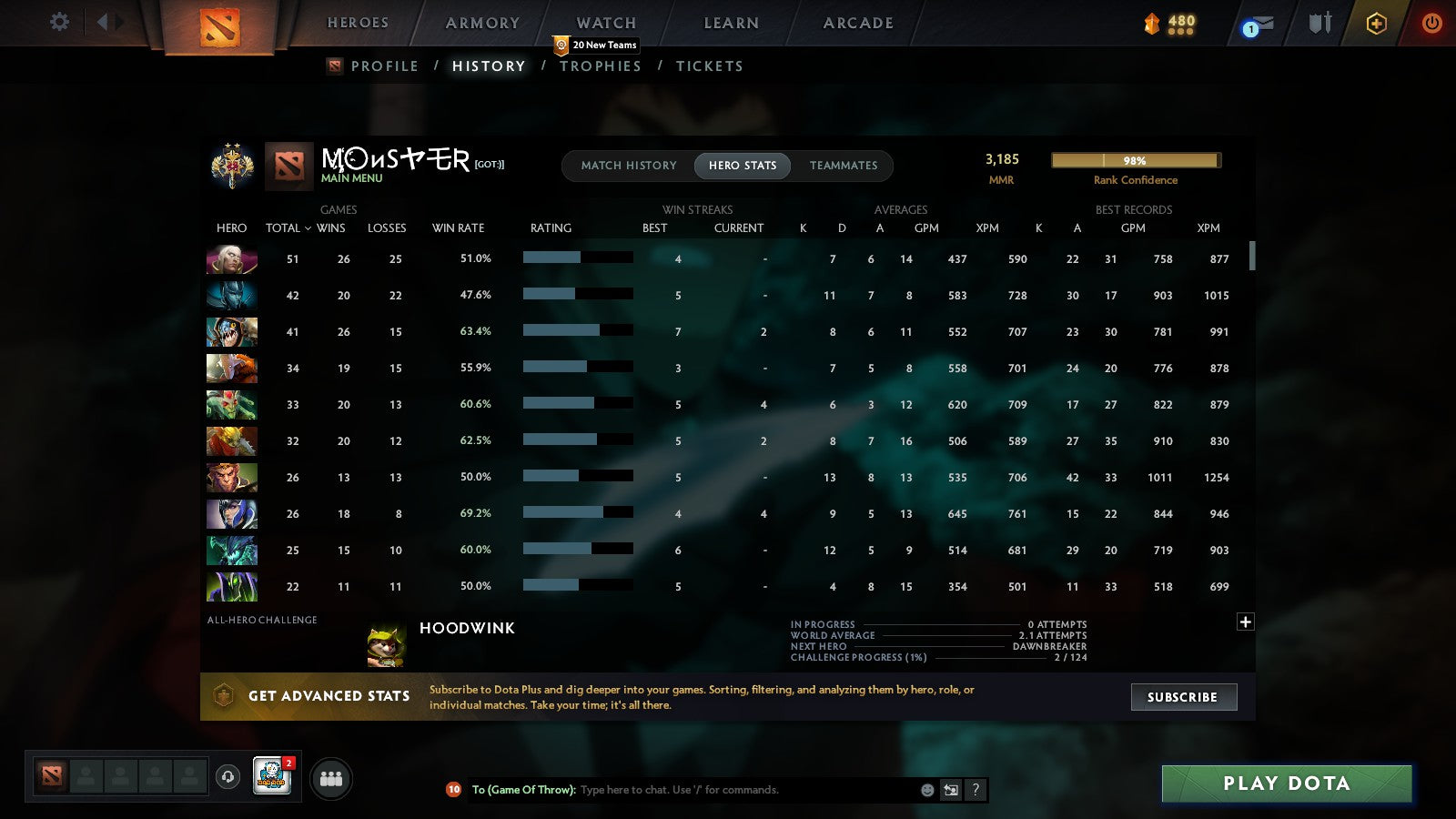Image resolution: width=1456 pixels, height=819 pixels.
Task: Open the Game Of Throw chat channel selector
Action: 526,790
